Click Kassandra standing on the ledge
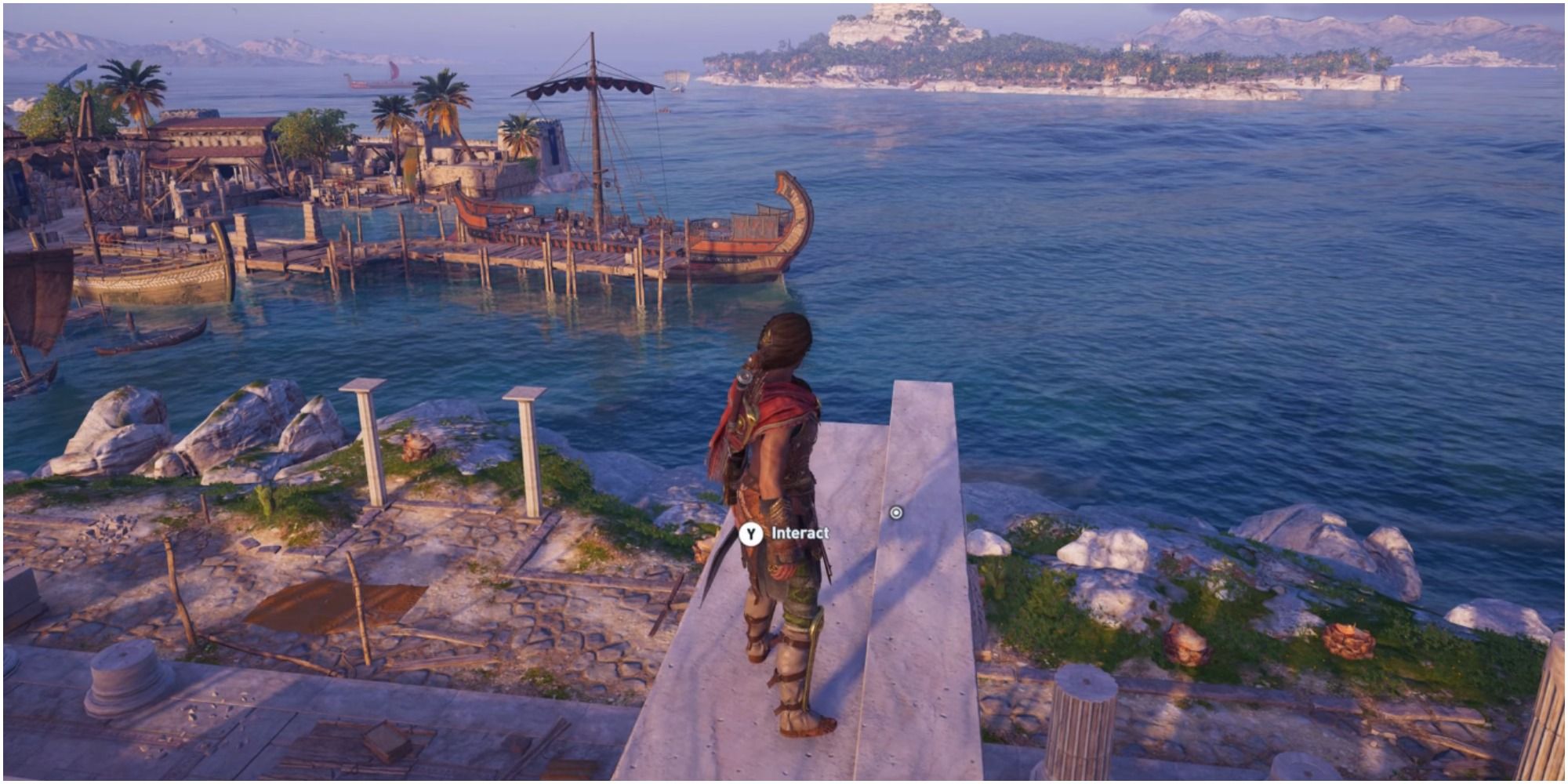The image size is (1568, 784). tap(776, 502)
